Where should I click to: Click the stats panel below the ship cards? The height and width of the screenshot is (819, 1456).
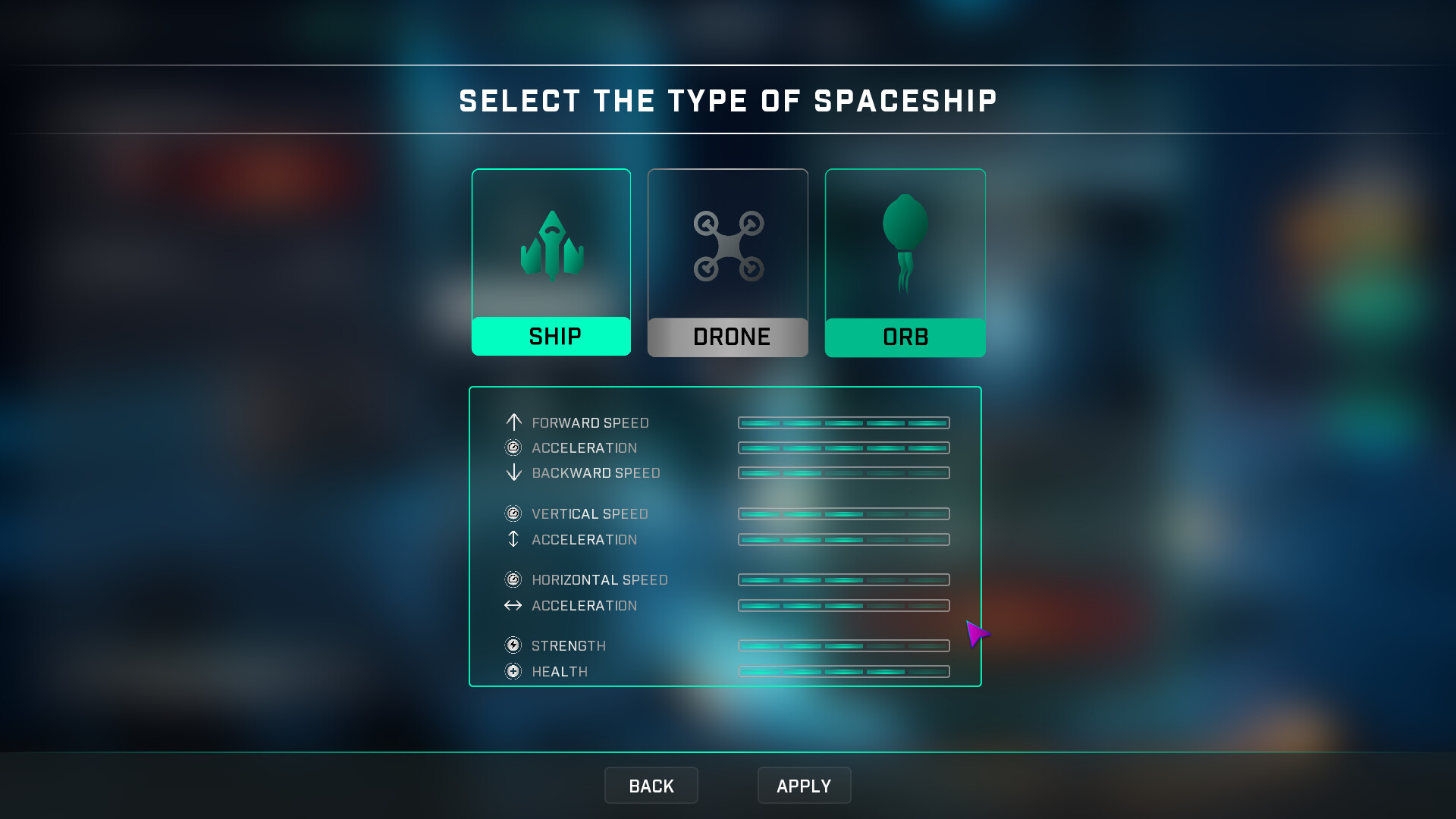725,536
